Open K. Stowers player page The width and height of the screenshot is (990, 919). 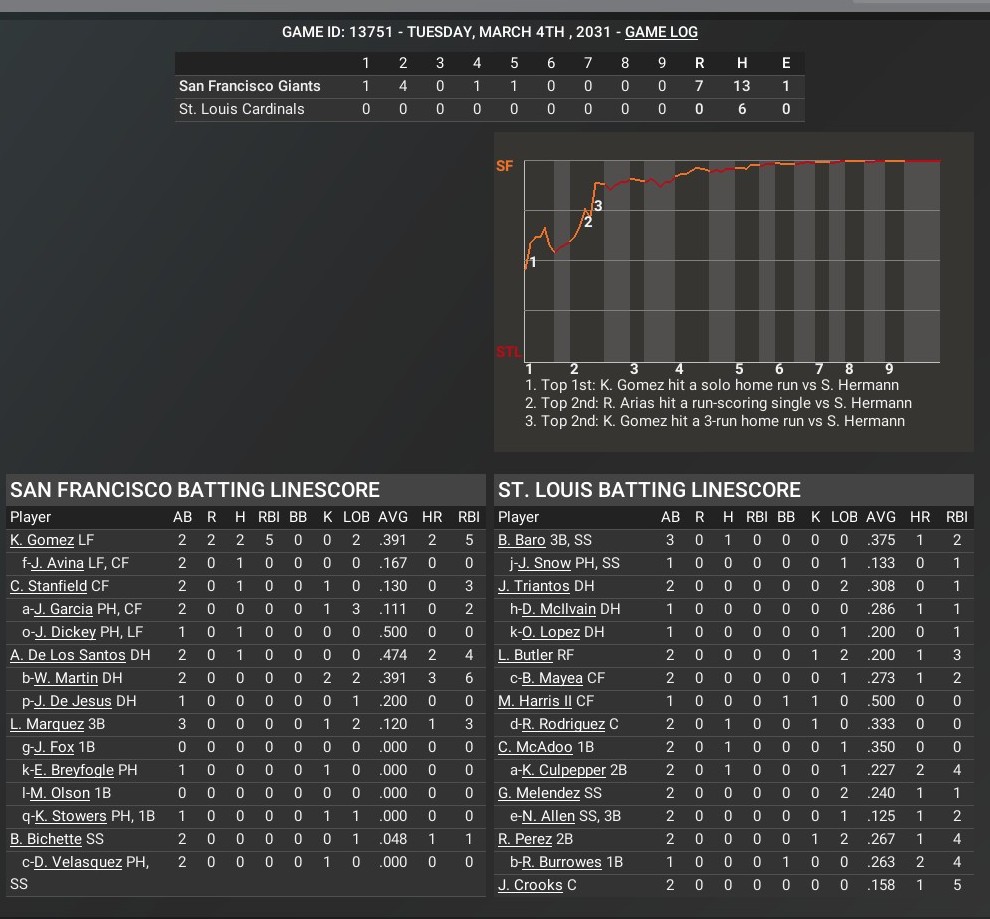pos(70,816)
